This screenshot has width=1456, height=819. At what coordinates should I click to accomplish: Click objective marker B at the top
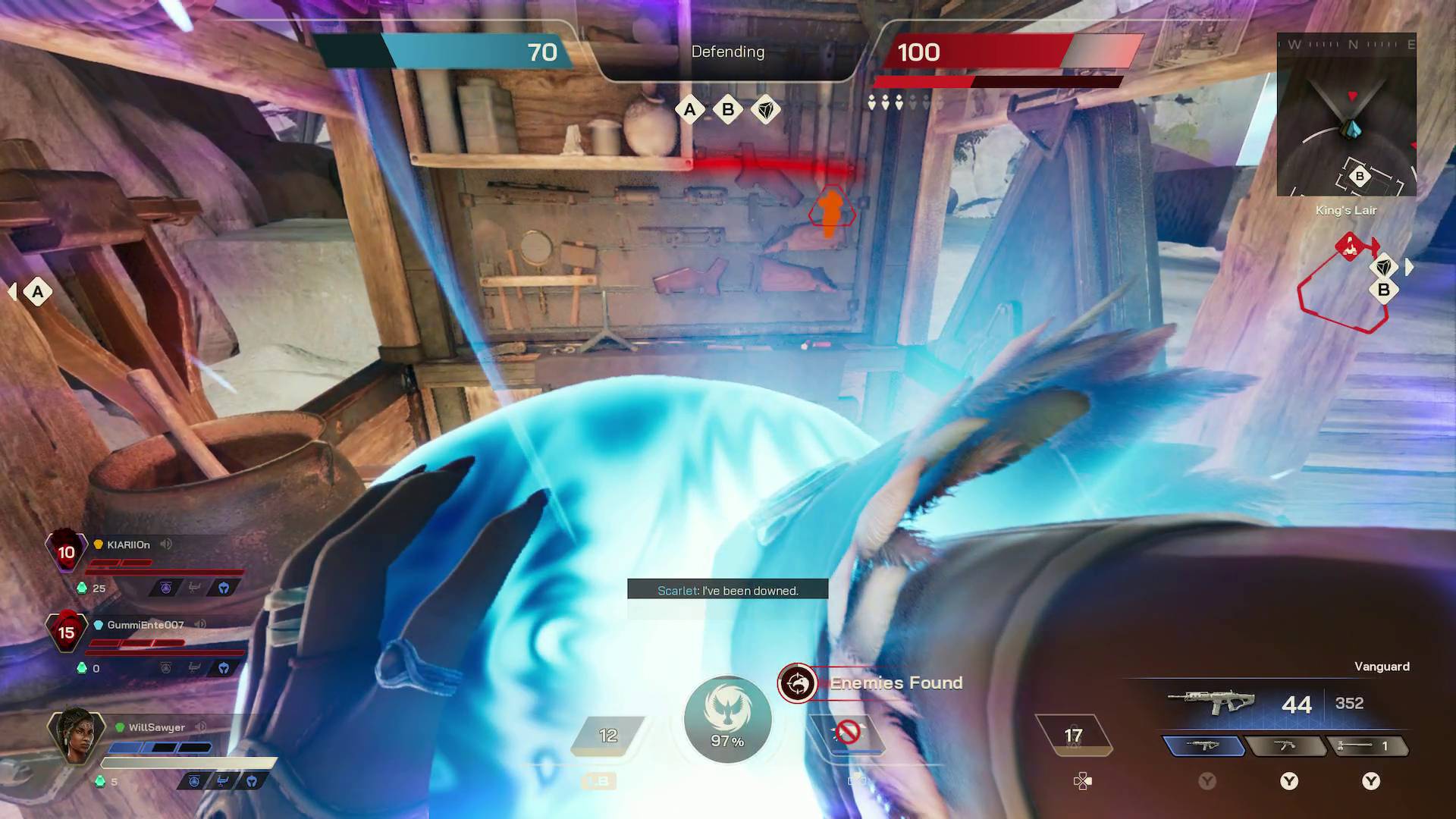click(727, 110)
